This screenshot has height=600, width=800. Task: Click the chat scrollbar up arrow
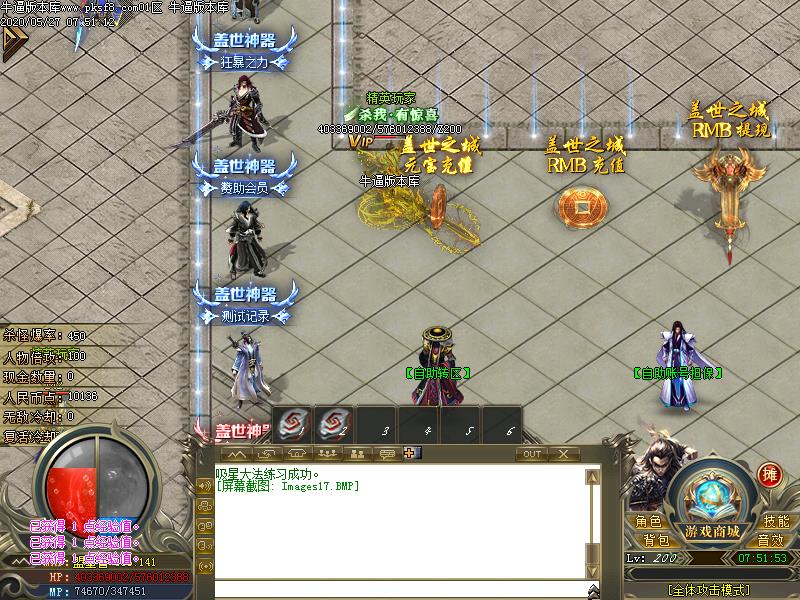coord(593,475)
